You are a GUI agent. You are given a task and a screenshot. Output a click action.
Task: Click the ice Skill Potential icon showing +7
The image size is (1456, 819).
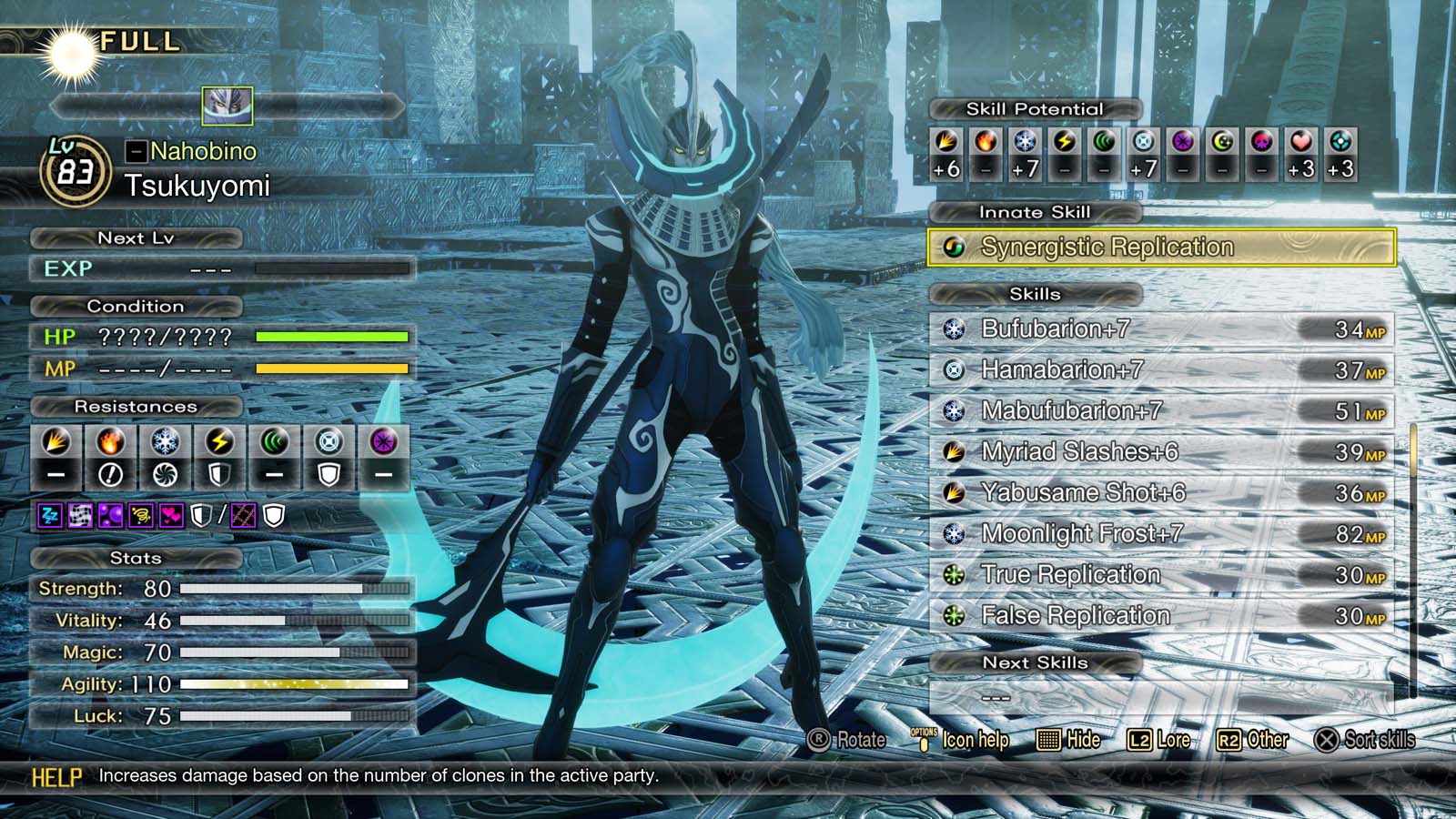click(1025, 143)
